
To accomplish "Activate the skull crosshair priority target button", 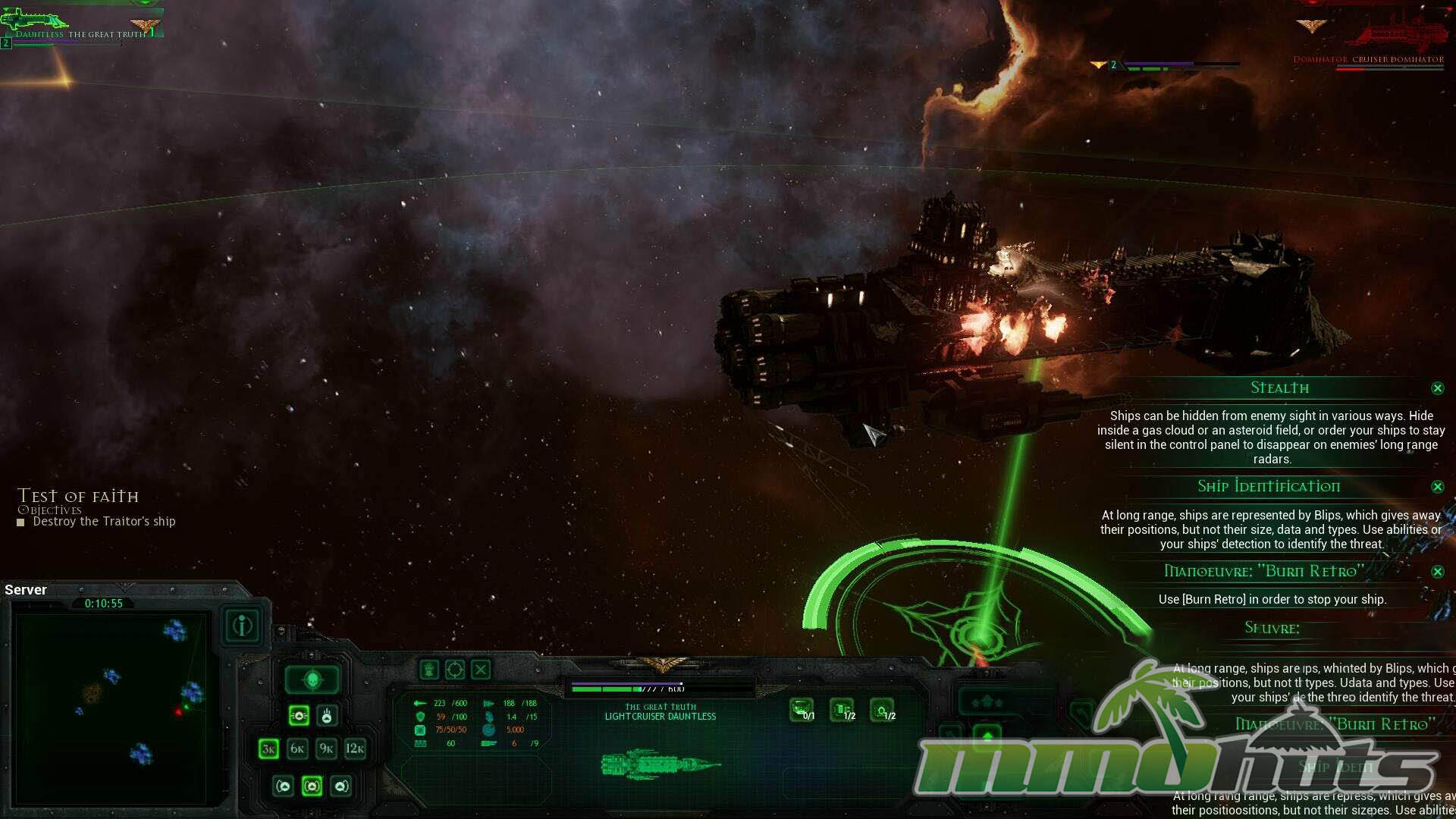I will (x=312, y=680).
